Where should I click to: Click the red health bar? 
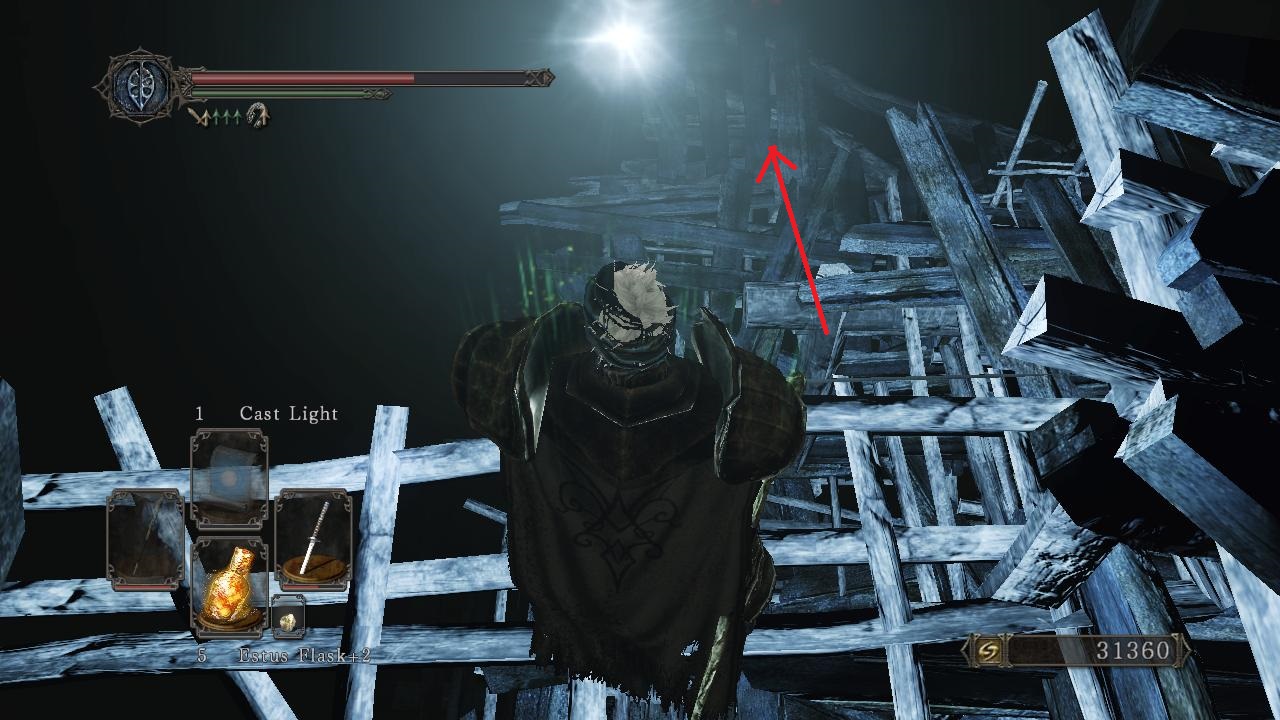(x=300, y=75)
